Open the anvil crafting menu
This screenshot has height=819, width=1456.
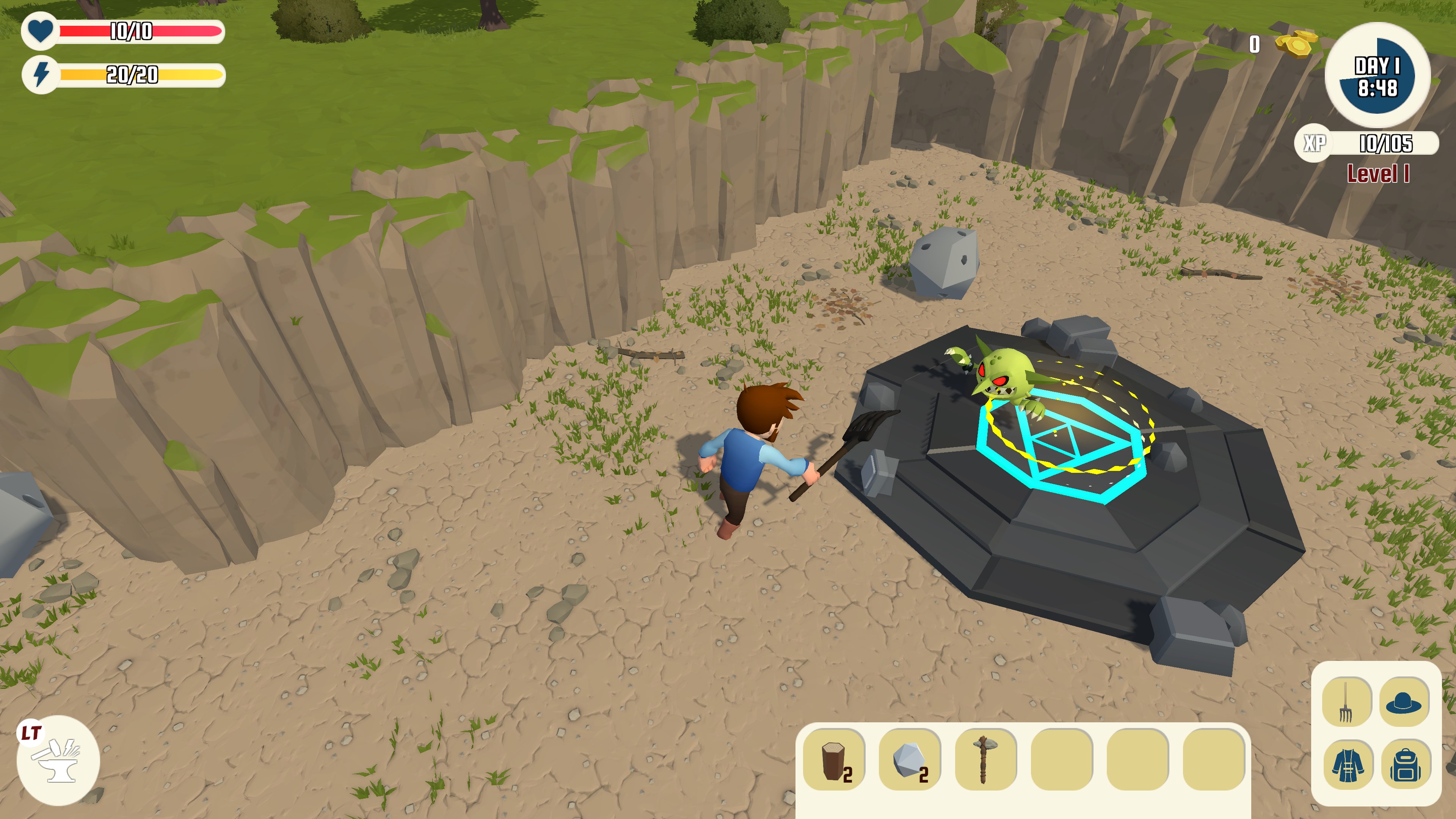point(58,761)
